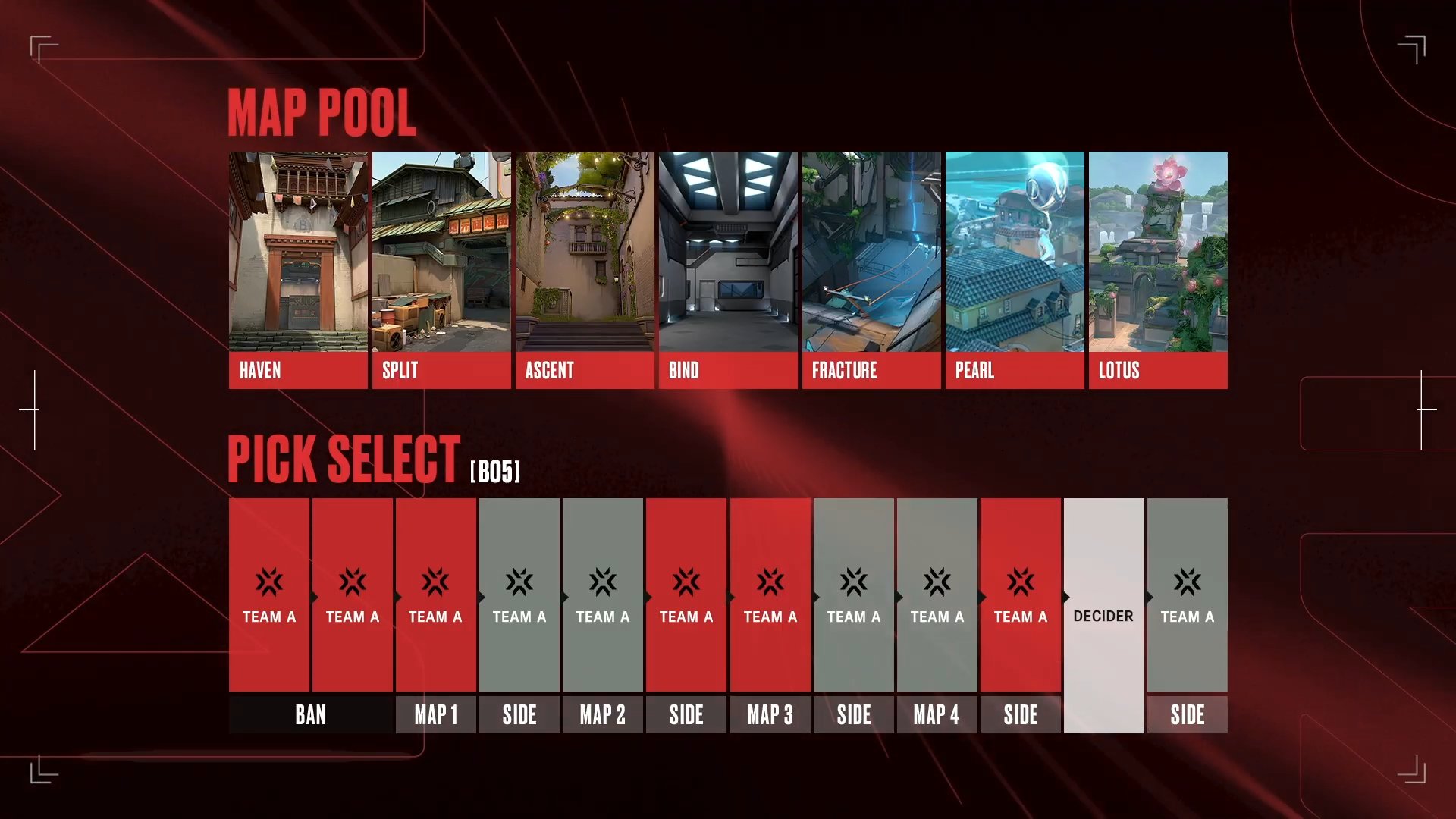
Task: Select the Valorant icon in the last SIDE column
Action: click(x=1187, y=580)
